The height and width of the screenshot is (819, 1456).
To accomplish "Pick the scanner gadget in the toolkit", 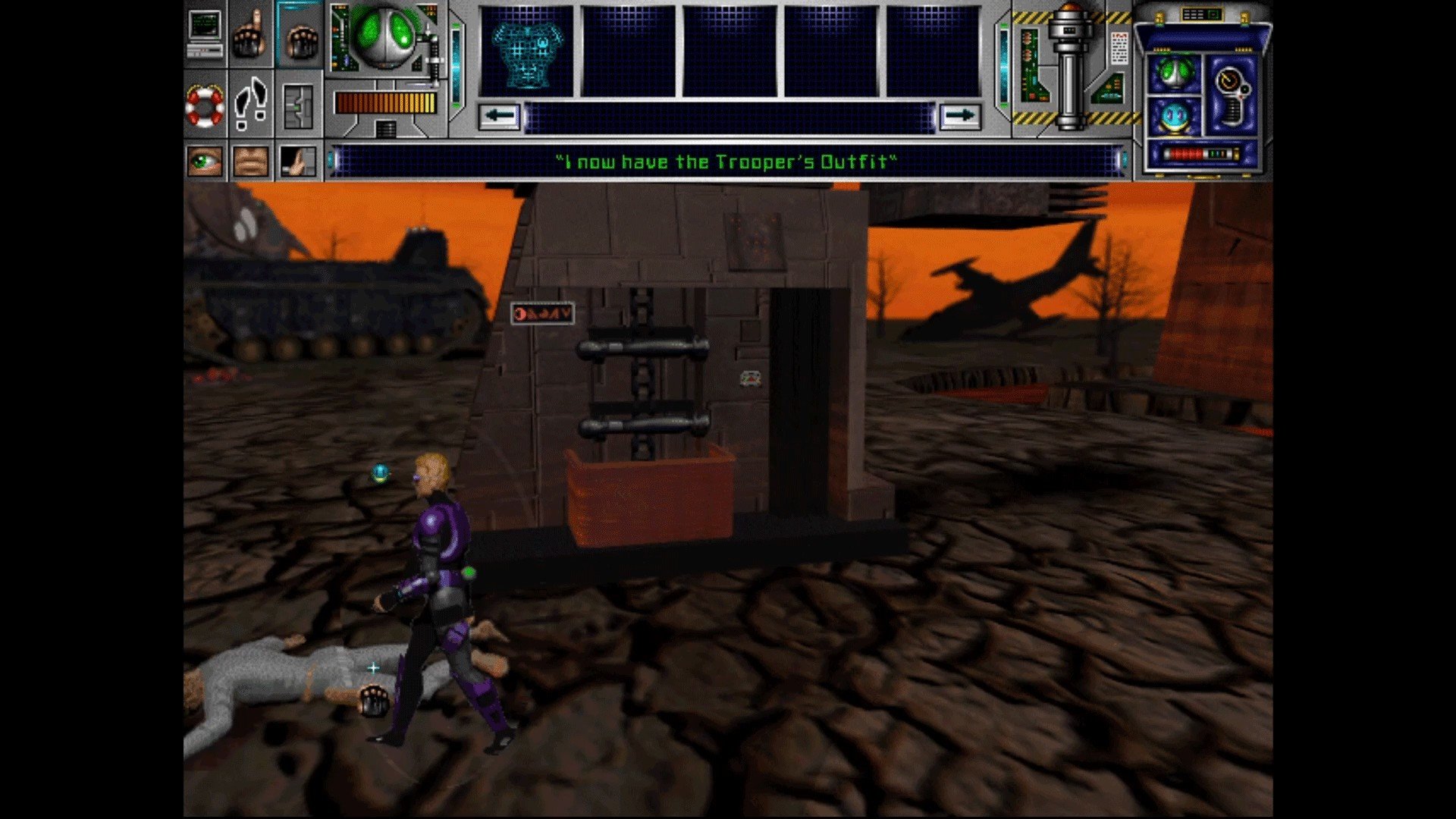I will (1232, 95).
